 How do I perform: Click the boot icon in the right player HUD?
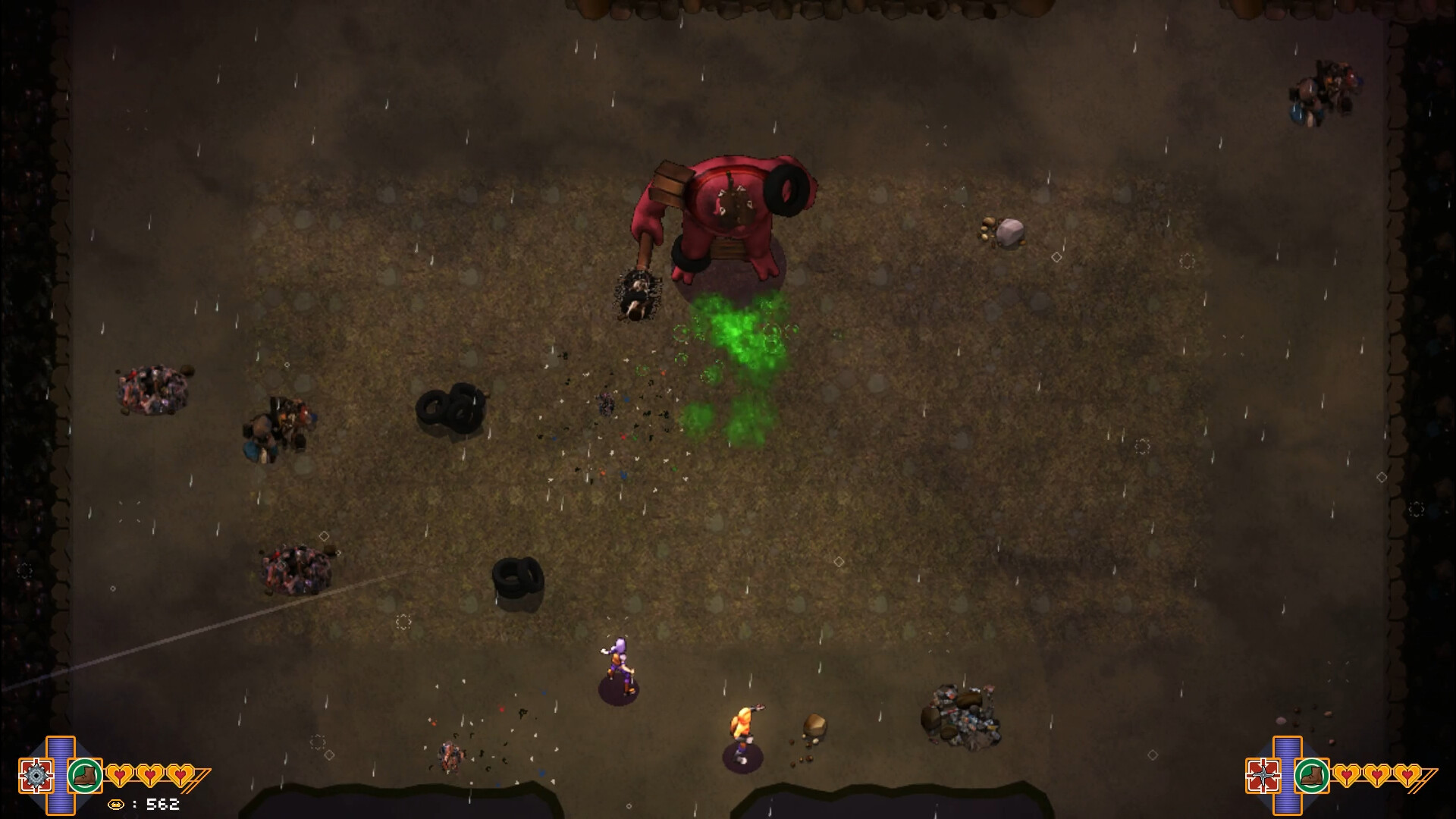(x=1312, y=775)
